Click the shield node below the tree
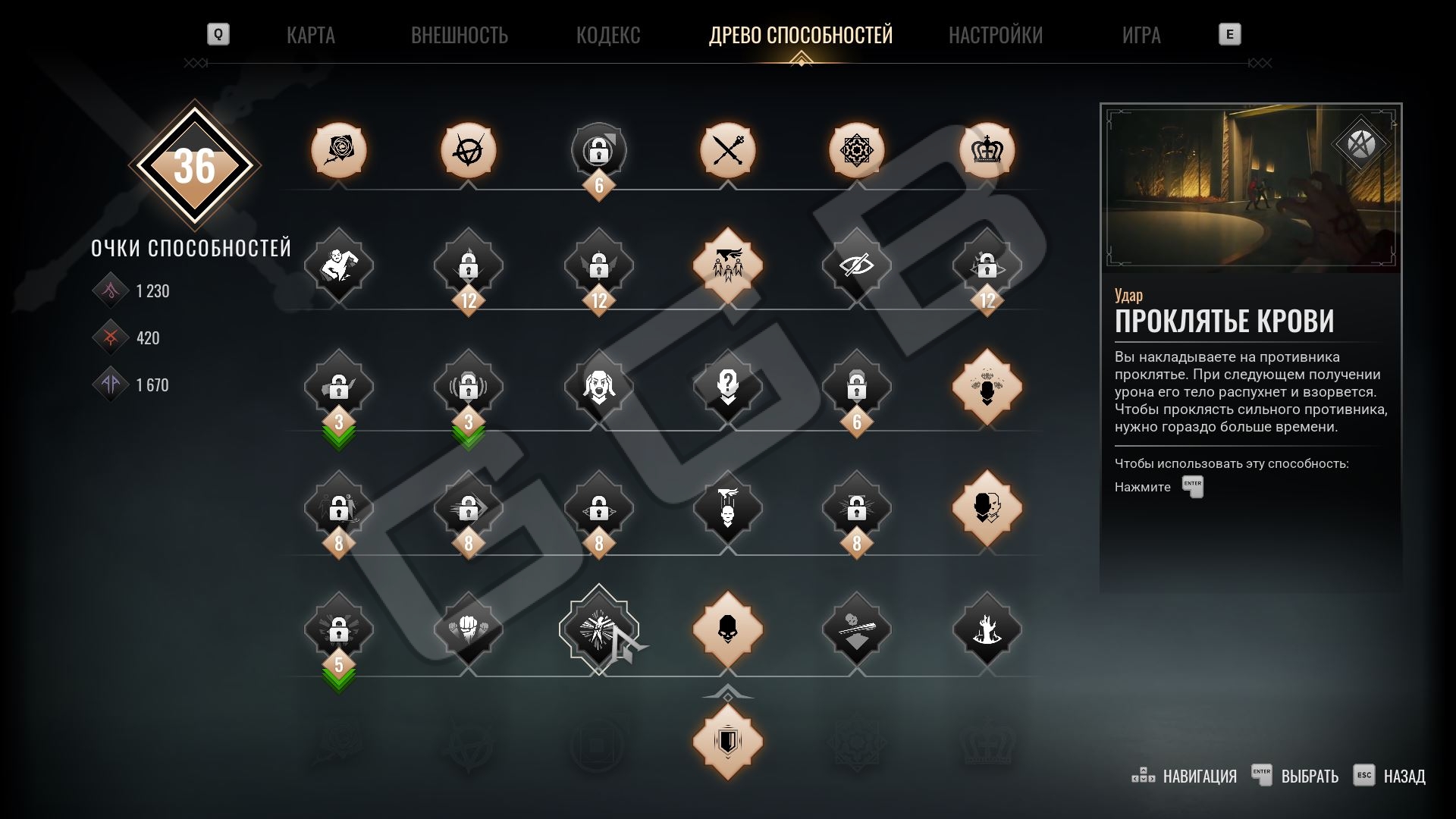Screen dimensions: 1456x819 click(x=727, y=742)
